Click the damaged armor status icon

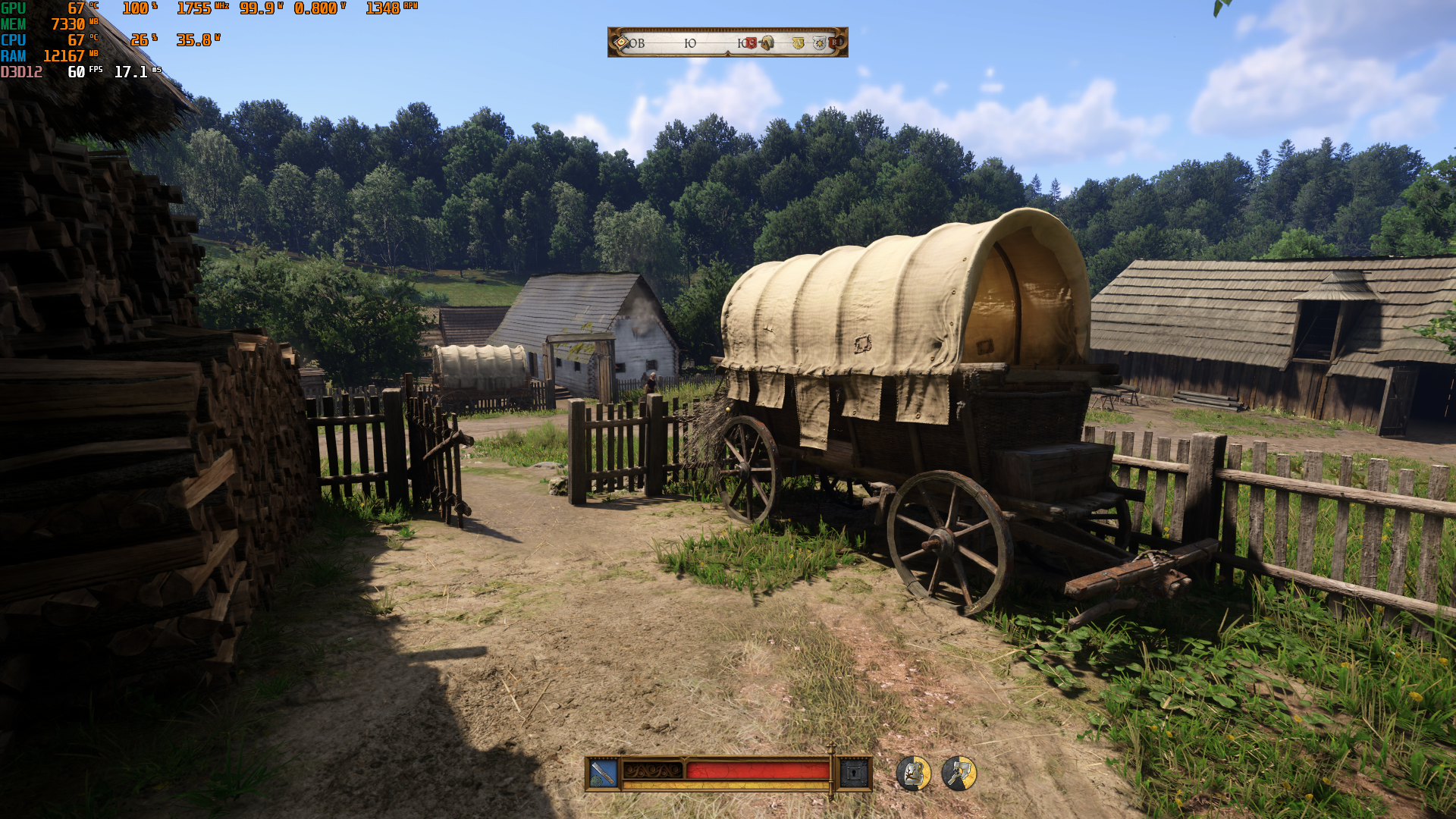914,773
